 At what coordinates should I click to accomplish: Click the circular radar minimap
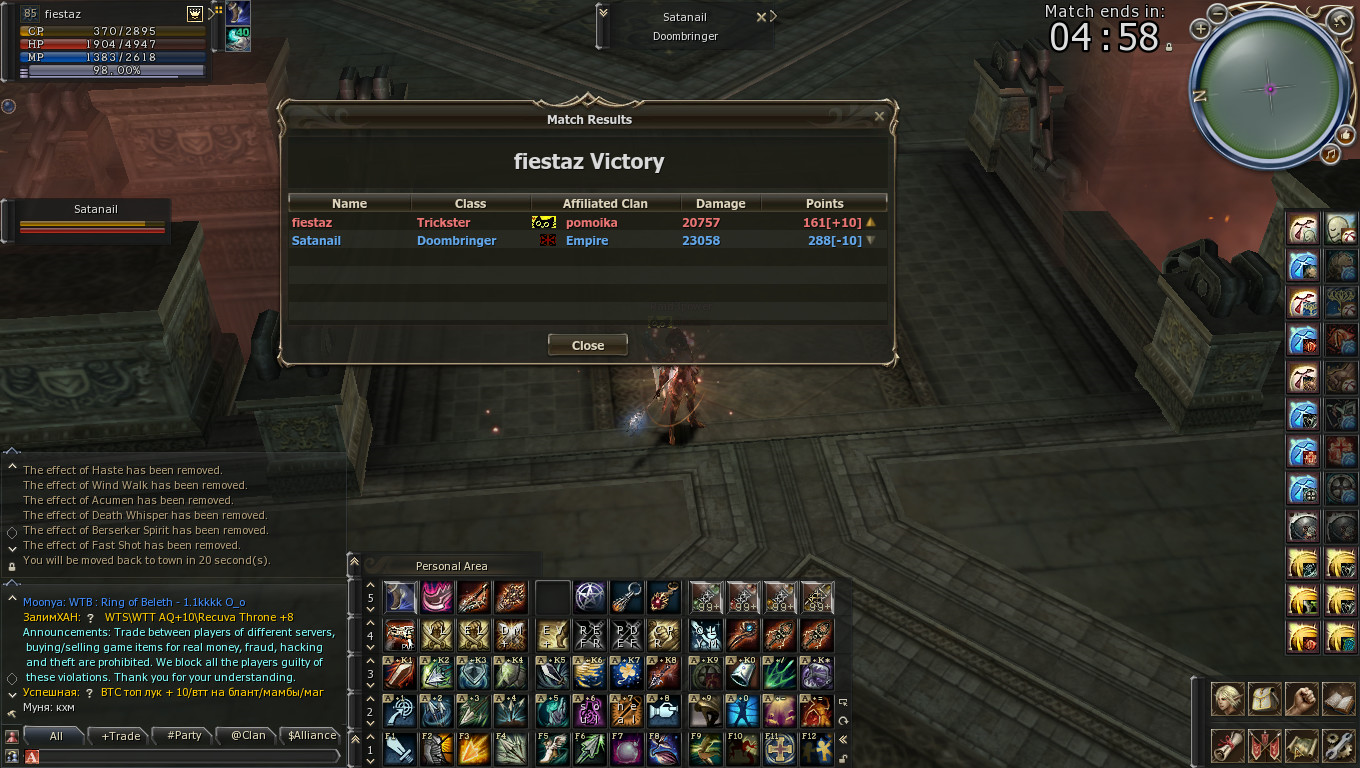tap(1270, 88)
